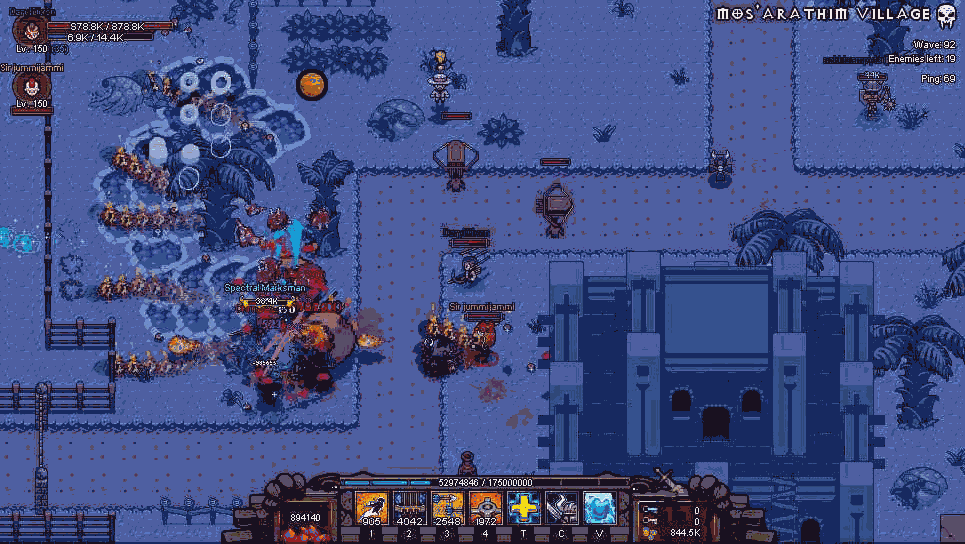Activate the turret skill in slot 4
965x544 pixels.
pos(486,509)
